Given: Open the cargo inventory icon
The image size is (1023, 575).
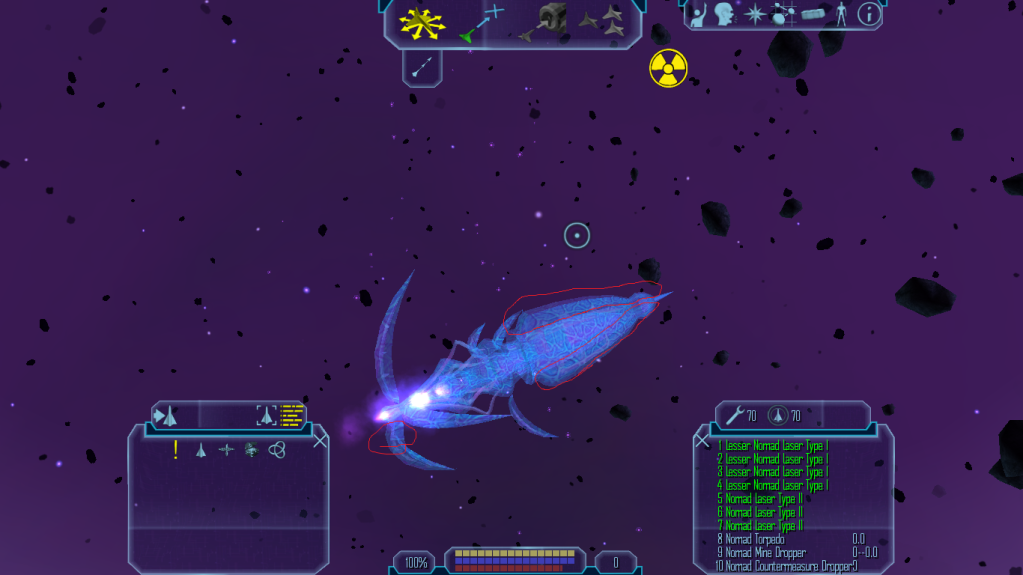Looking at the screenshot, I should point(813,14).
